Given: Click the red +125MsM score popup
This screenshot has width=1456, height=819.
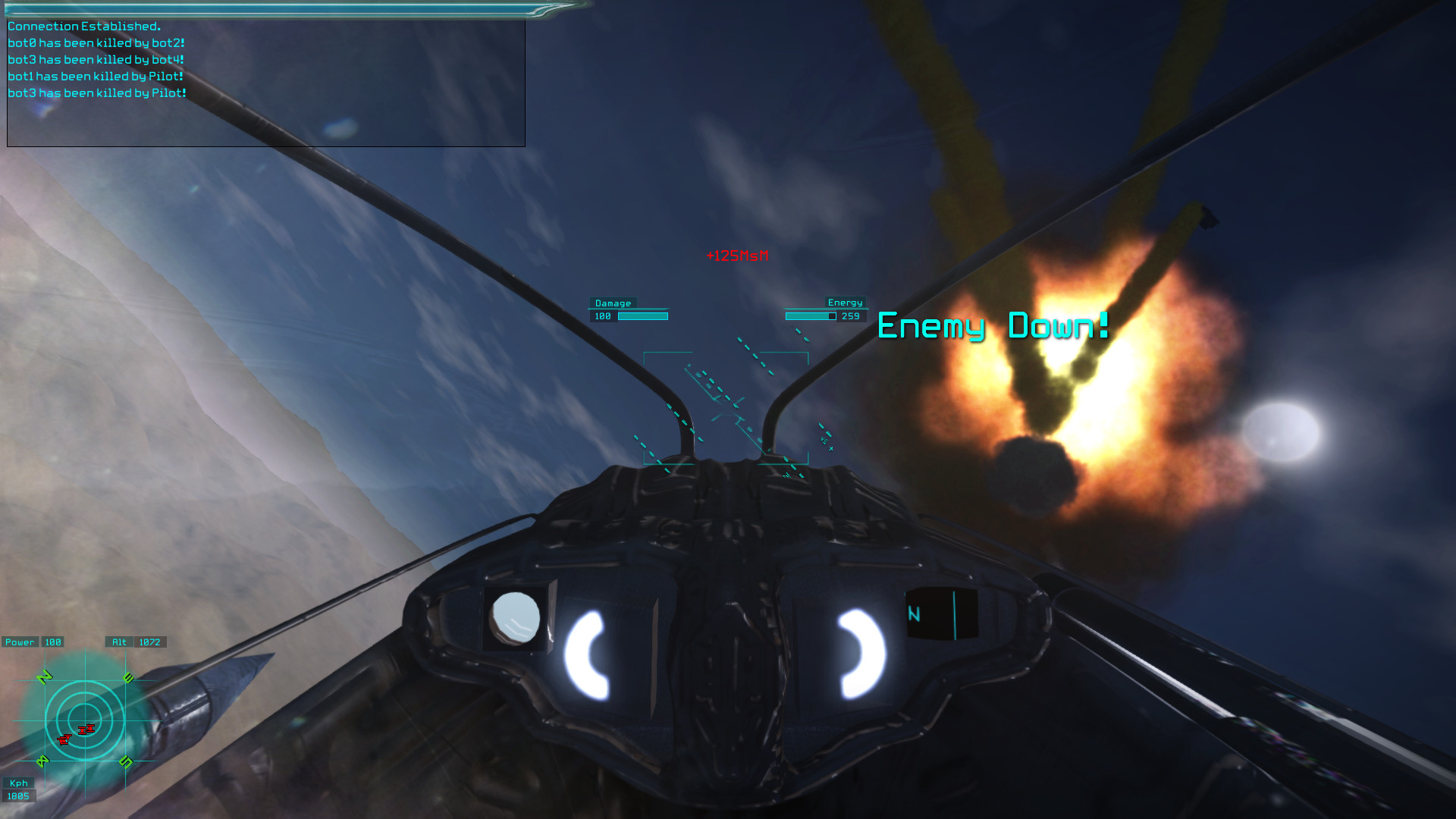Looking at the screenshot, I should pyautogui.click(x=736, y=257).
